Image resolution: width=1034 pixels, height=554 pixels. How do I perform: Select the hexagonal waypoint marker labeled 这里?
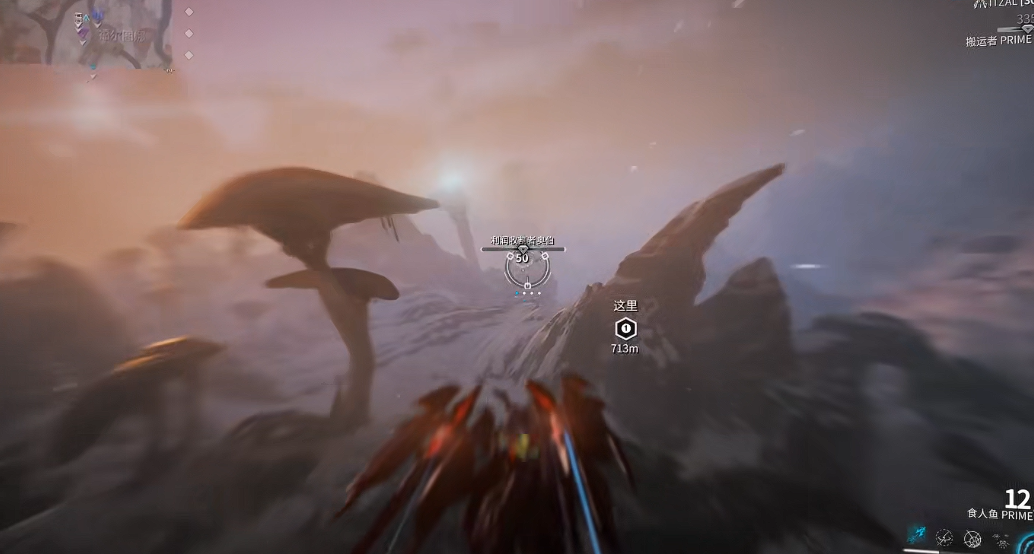pyautogui.click(x=626, y=328)
